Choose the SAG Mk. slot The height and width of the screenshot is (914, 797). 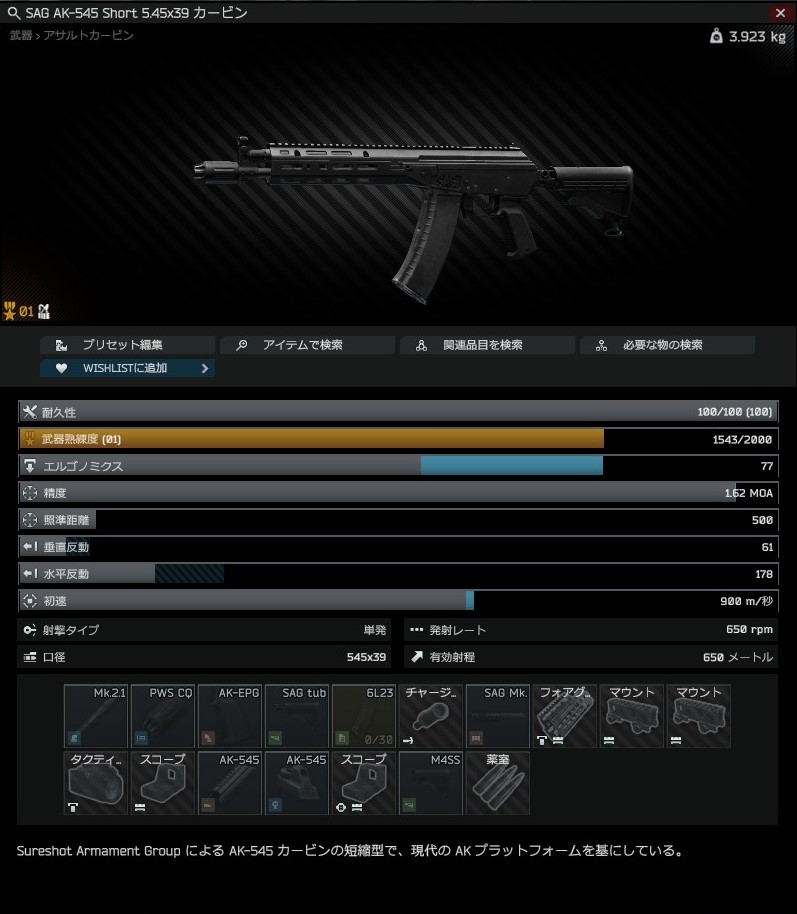click(x=498, y=716)
